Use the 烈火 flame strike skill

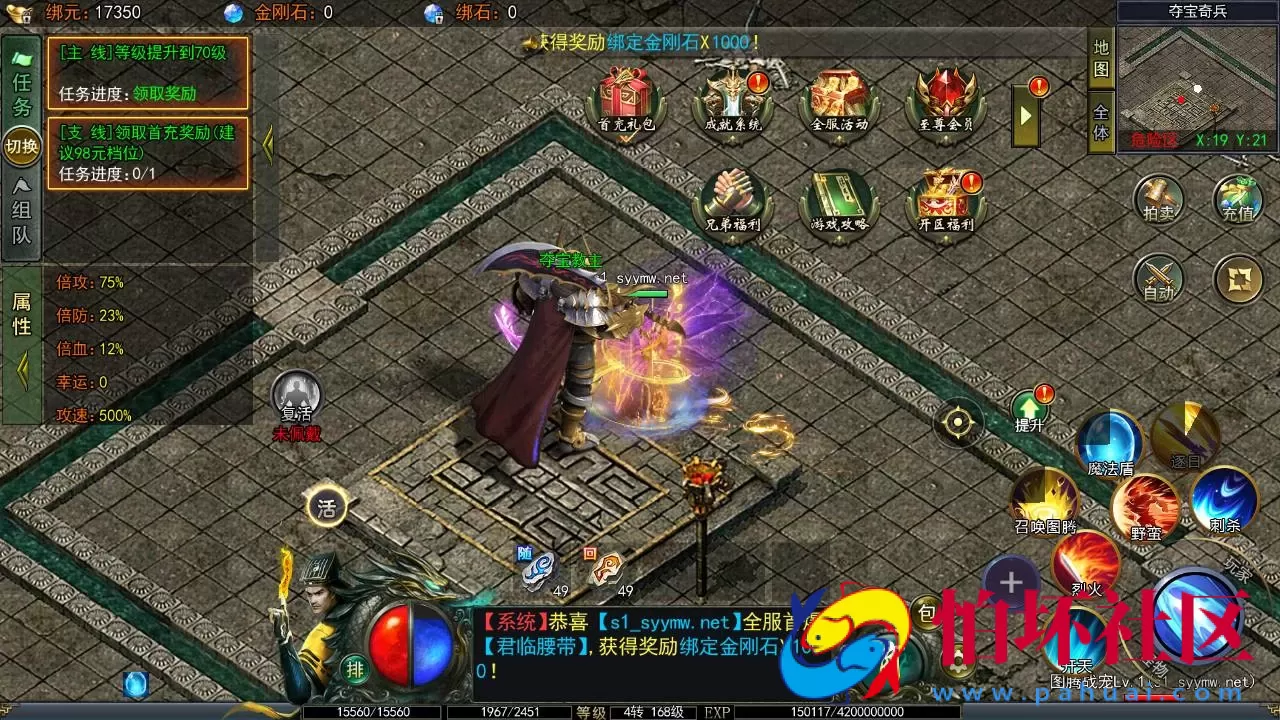[1086, 560]
